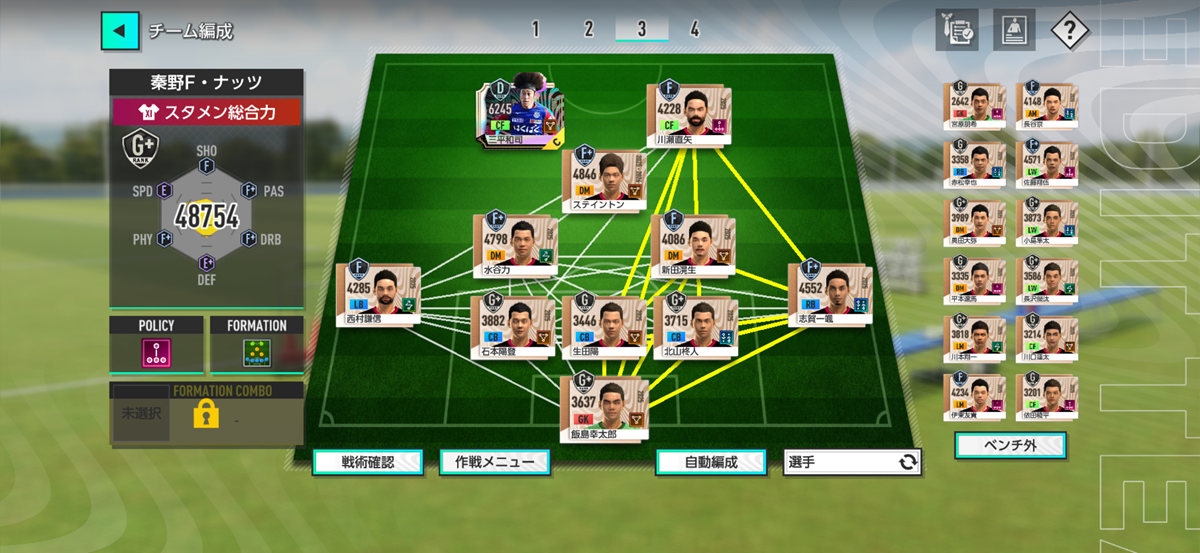Screen dimensions: 1200x553
Task: Open the ベンチ外 reserves list
Action: pos(1010,445)
